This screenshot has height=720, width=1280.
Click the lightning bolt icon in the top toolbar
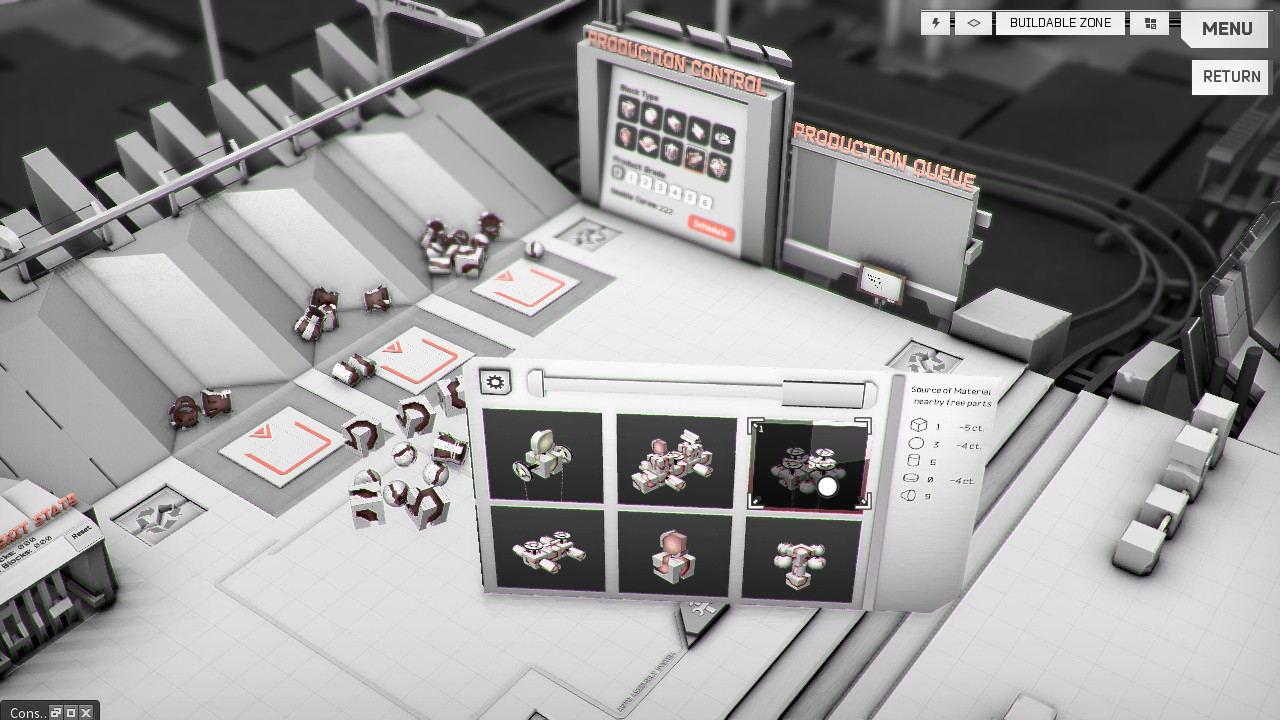click(x=934, y=22)
